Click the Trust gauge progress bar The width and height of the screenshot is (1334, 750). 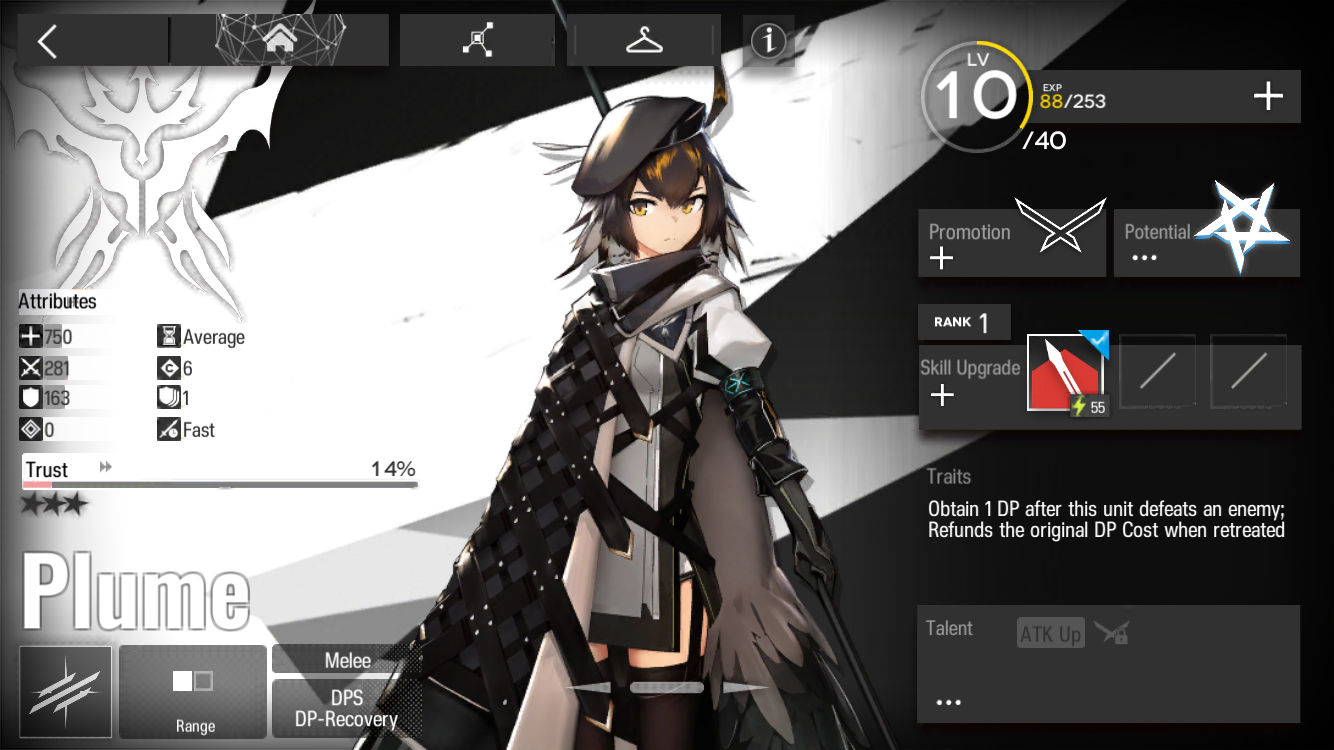coord(220,486)
